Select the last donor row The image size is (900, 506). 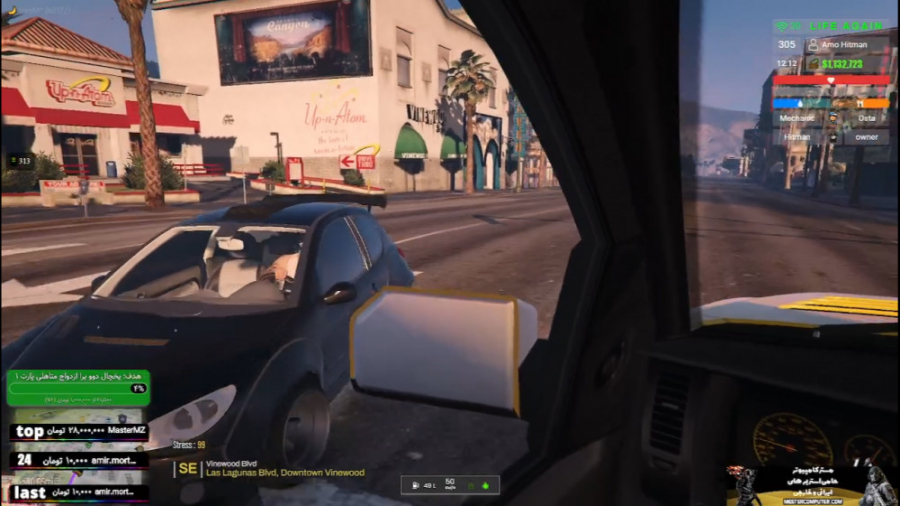click(78, 492)
